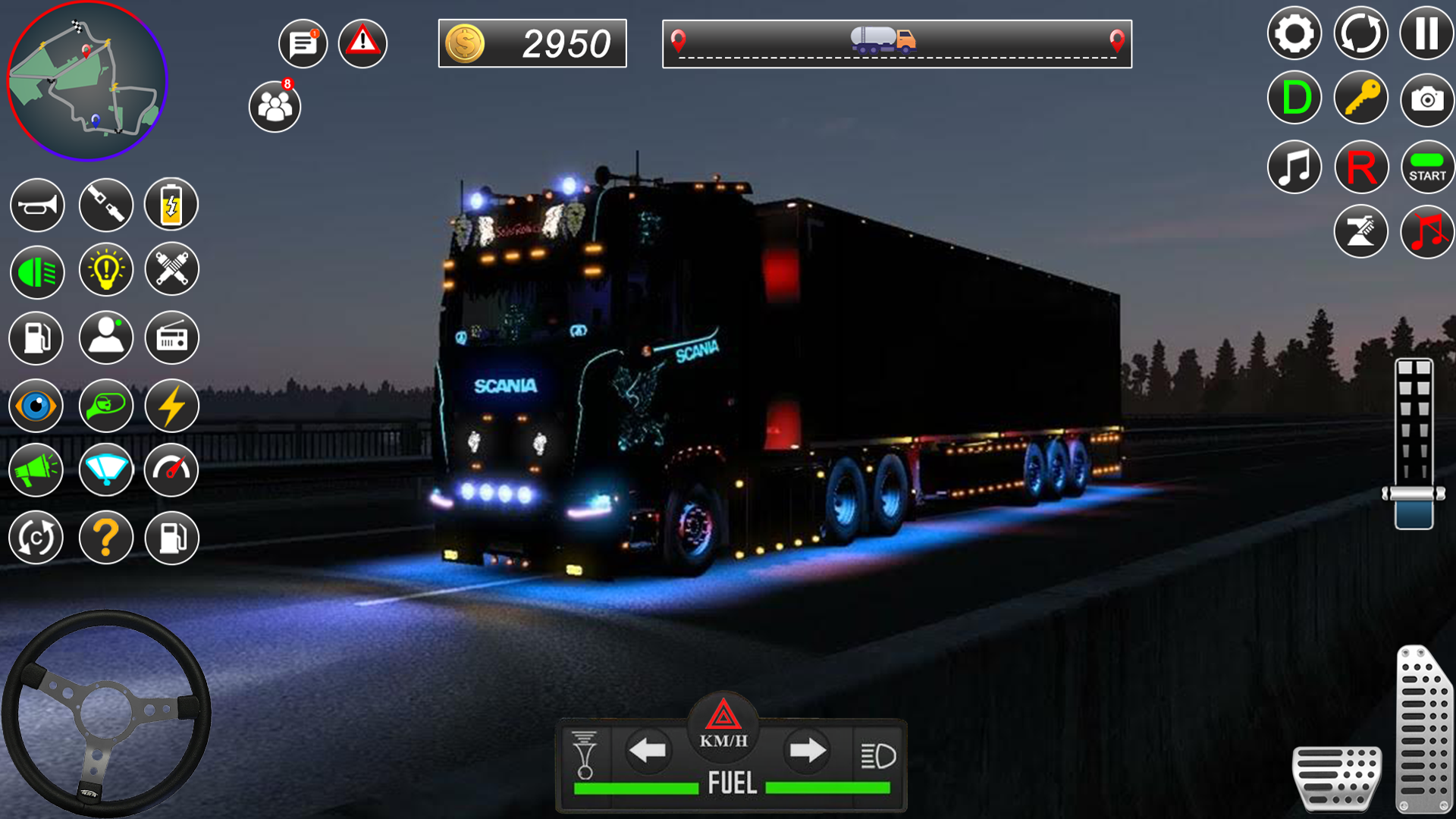
Task: Sound the truck air horn
Action: coord(36,205)
